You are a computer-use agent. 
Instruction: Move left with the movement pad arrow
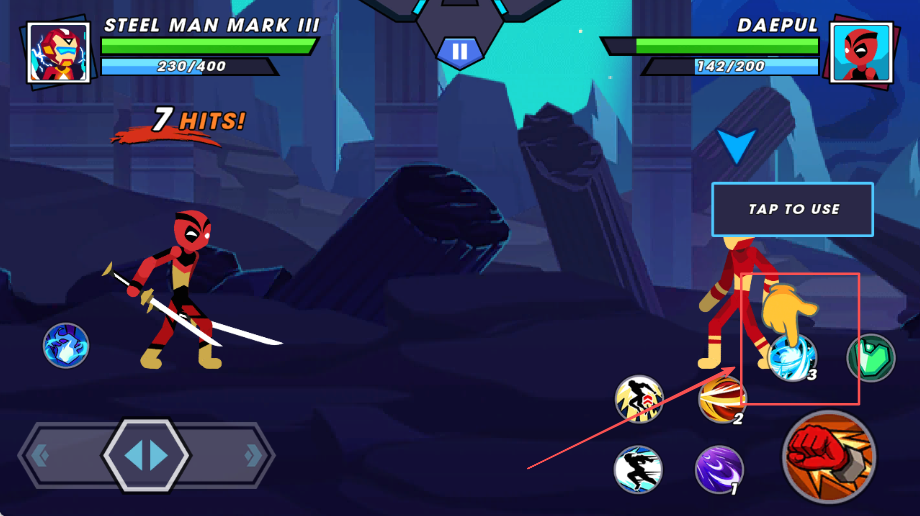point(42,456)
